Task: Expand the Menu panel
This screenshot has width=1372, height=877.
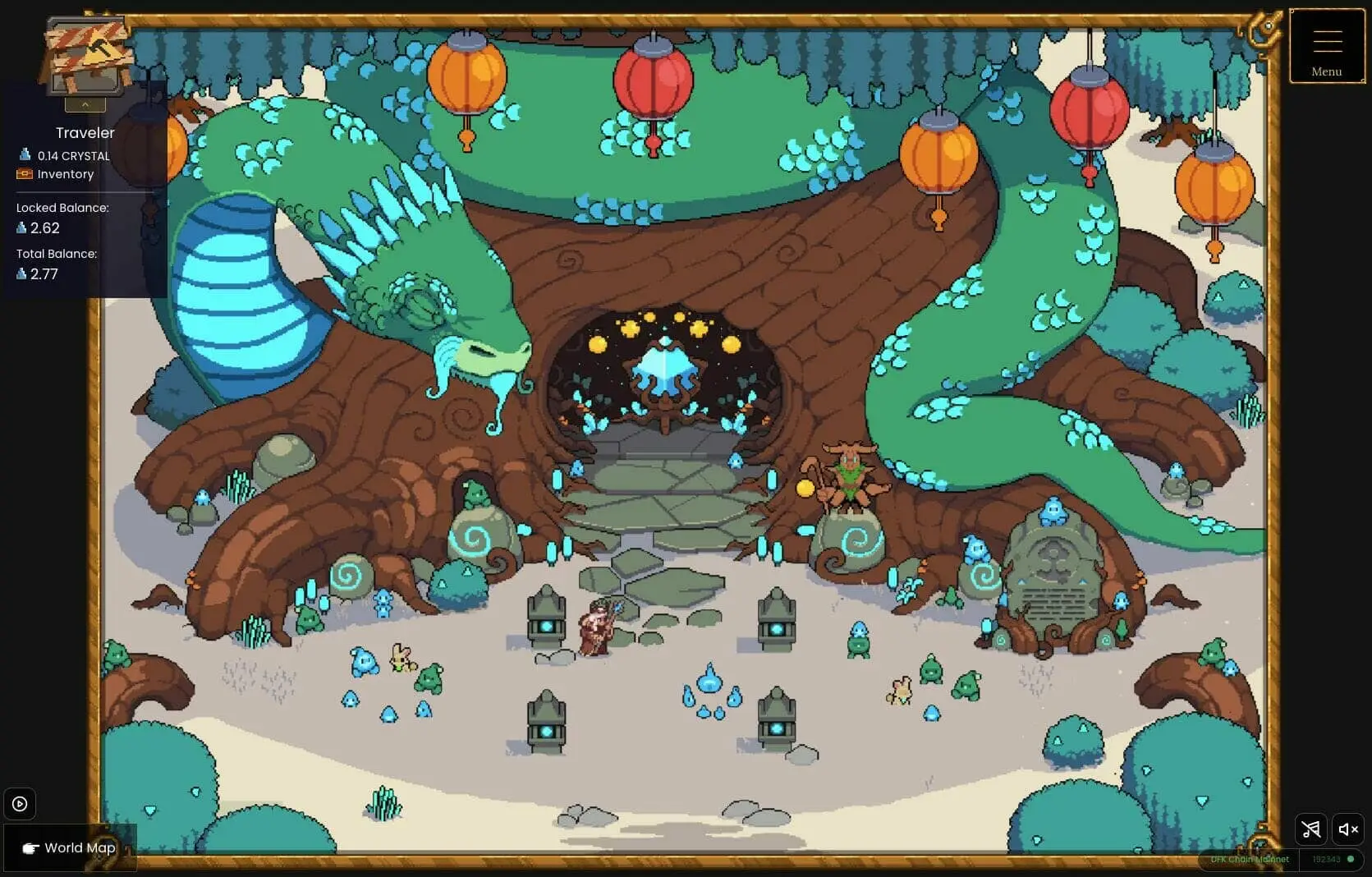Action: 1325,47
